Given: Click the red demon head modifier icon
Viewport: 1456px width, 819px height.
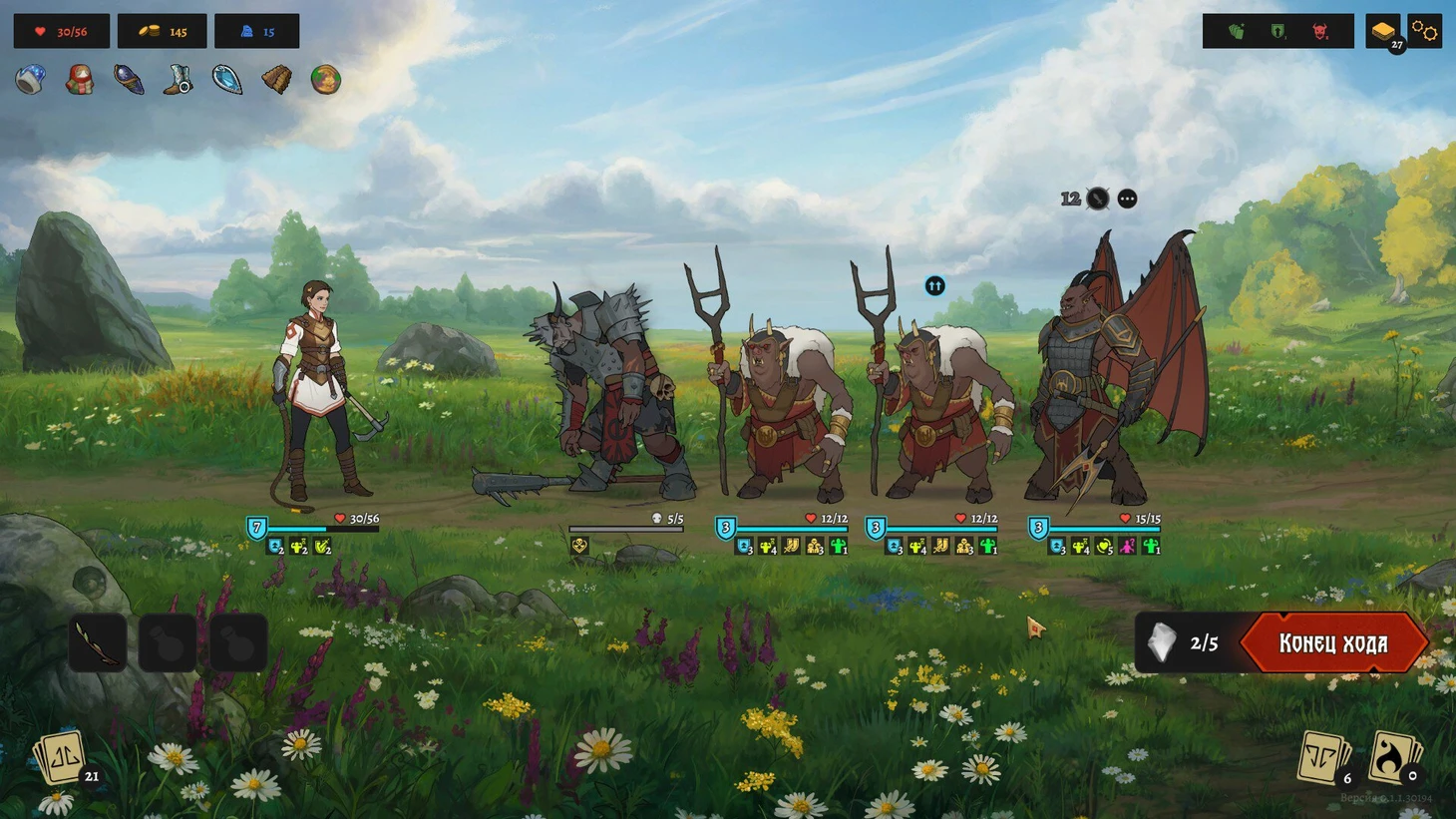Looking at the screenshot, I should [x=1320, y=32].
